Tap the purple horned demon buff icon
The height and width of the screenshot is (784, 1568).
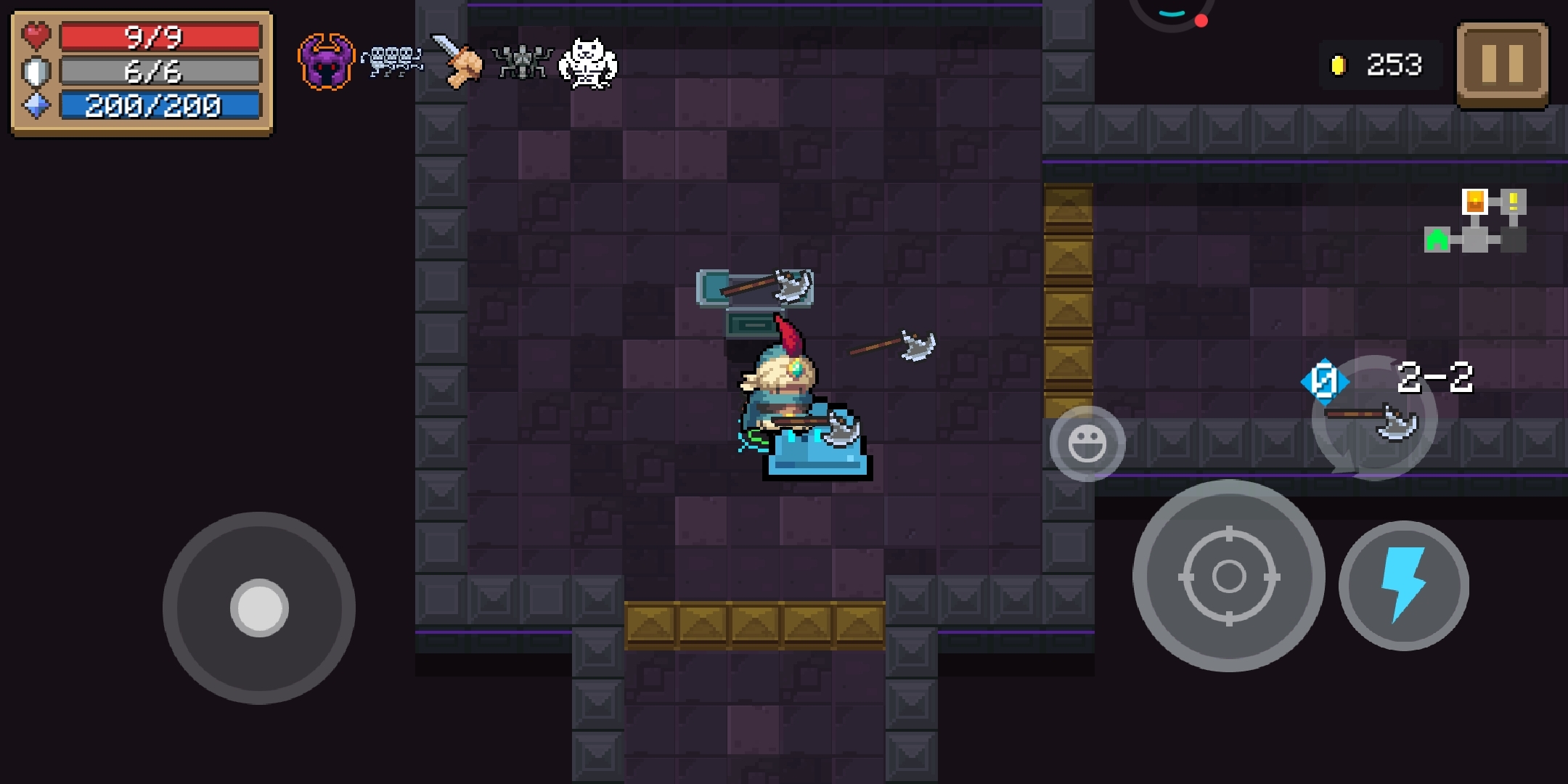pos(326,62)
